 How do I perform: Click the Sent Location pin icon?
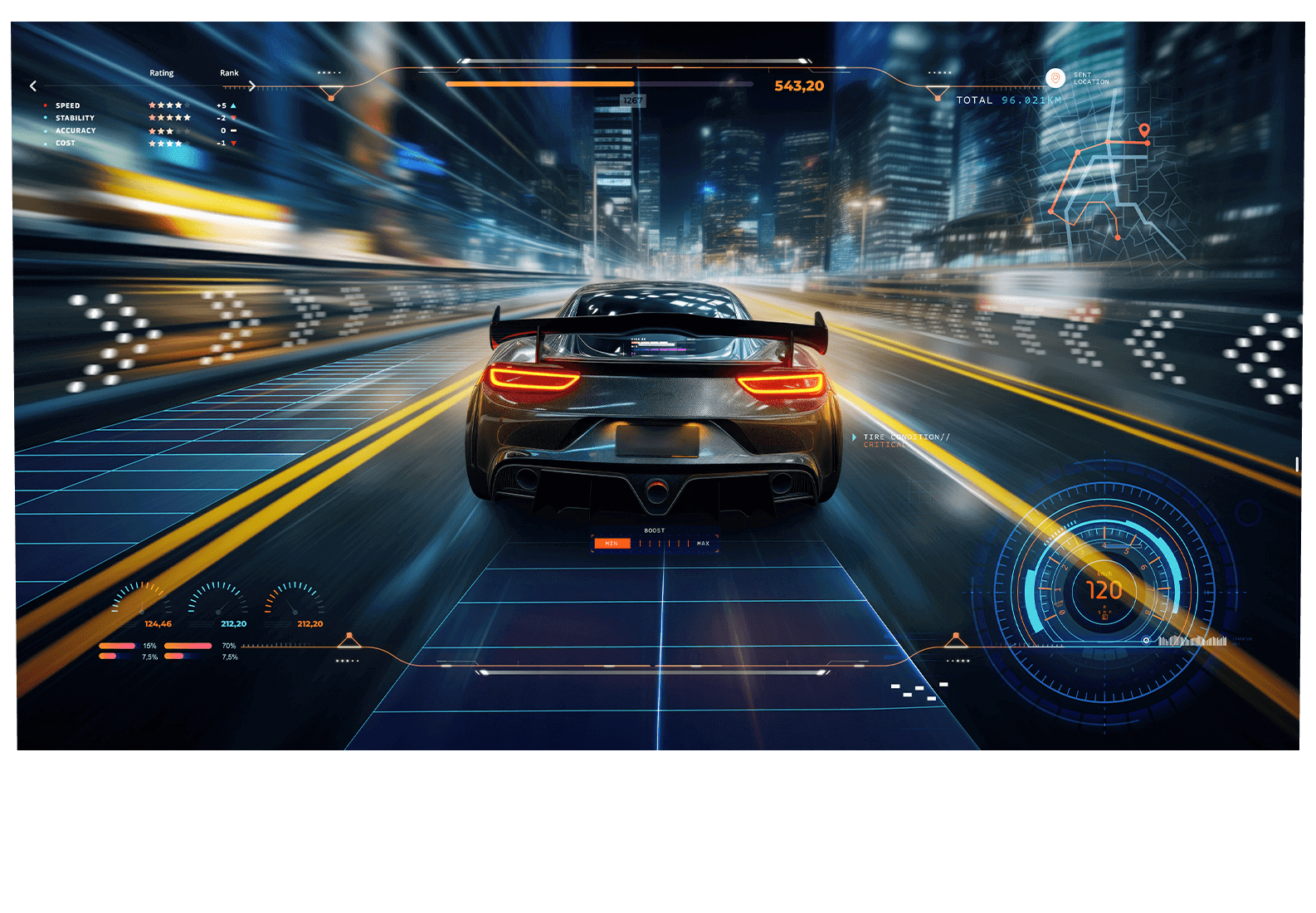(x=1055, y=77)
